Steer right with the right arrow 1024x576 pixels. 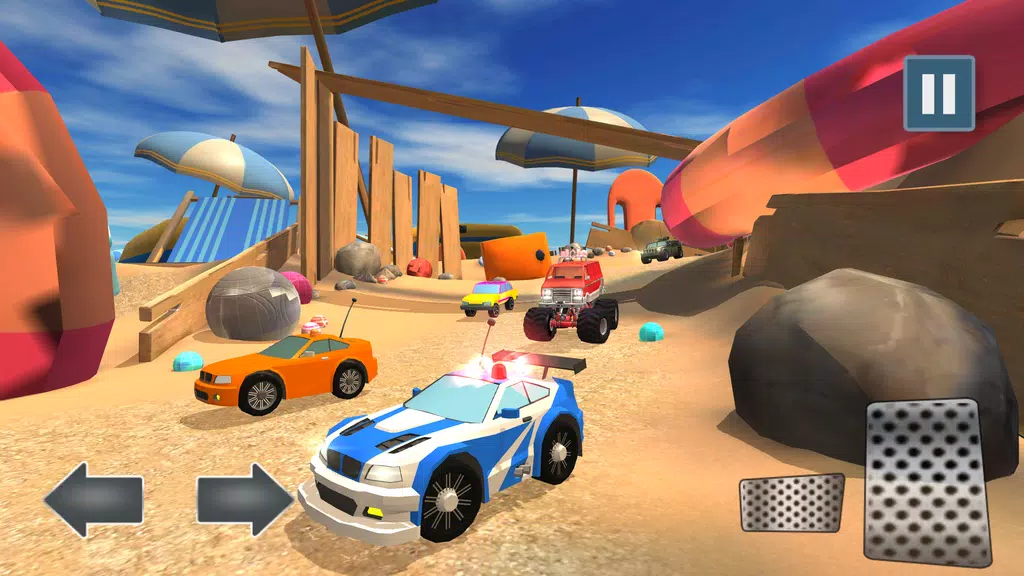click(x=244, y=499)
